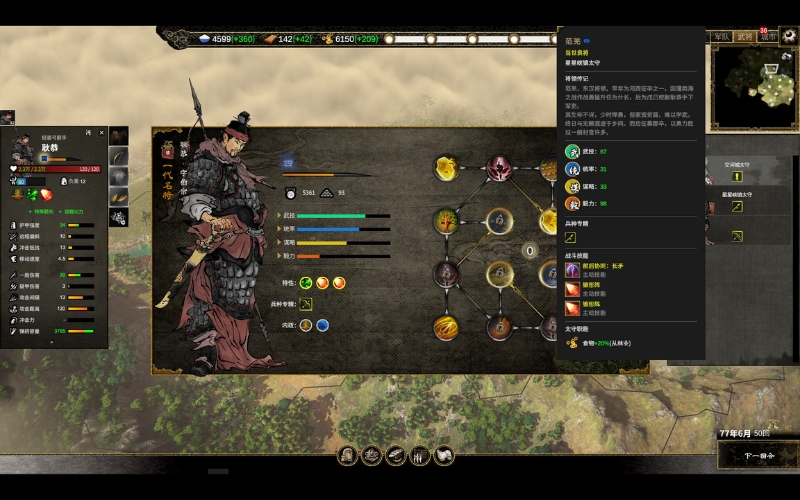Switch to the 军队 army tab

721,36
